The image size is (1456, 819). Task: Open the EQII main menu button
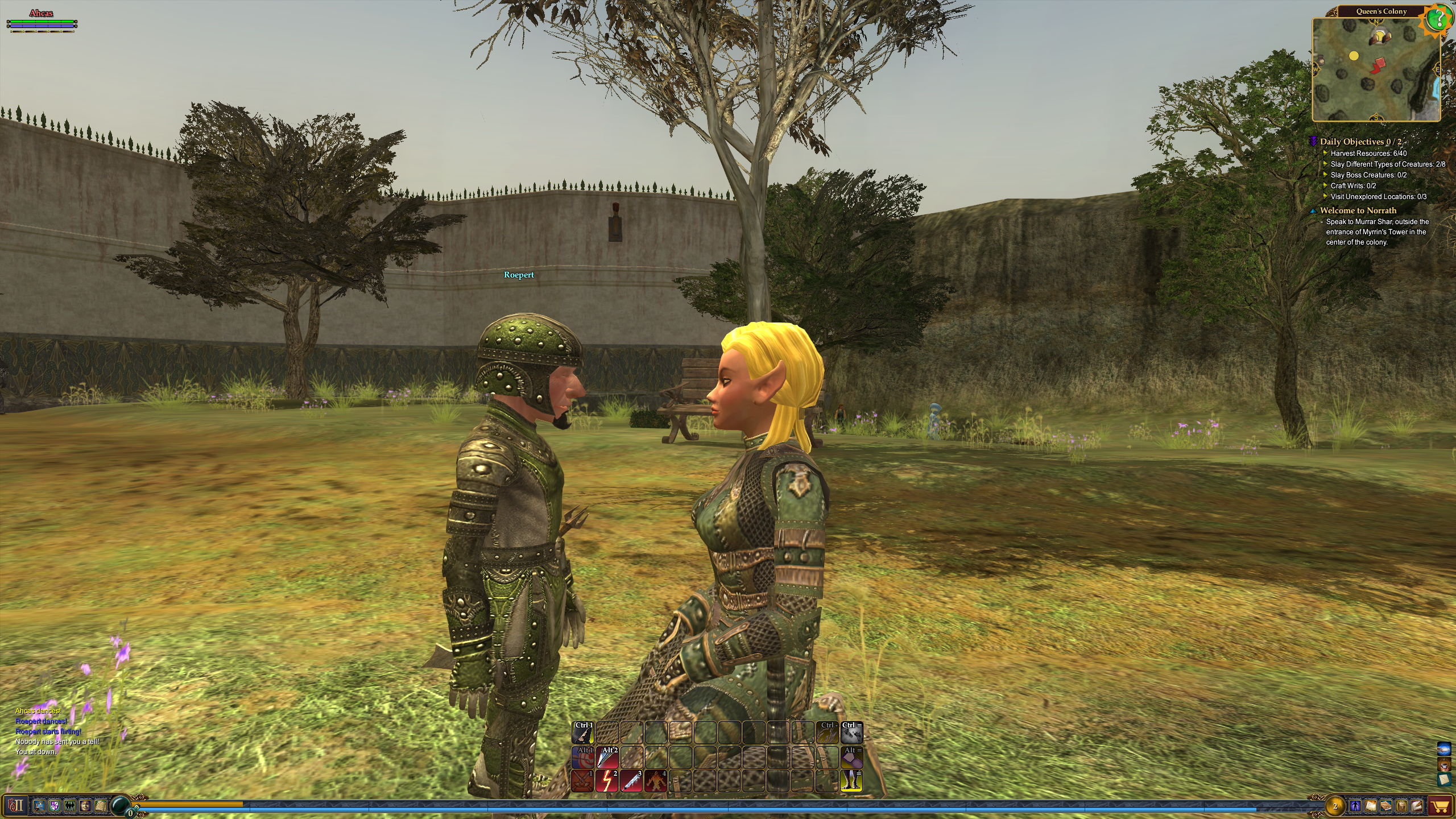[16, 806]
